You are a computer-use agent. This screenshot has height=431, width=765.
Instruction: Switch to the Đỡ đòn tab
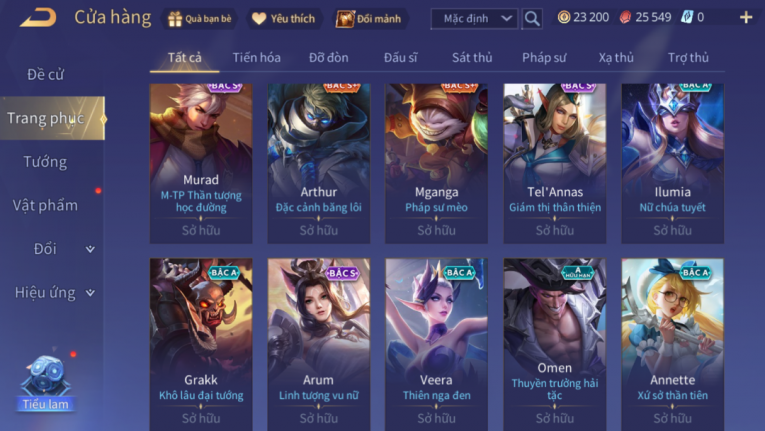tap(329, 58)
